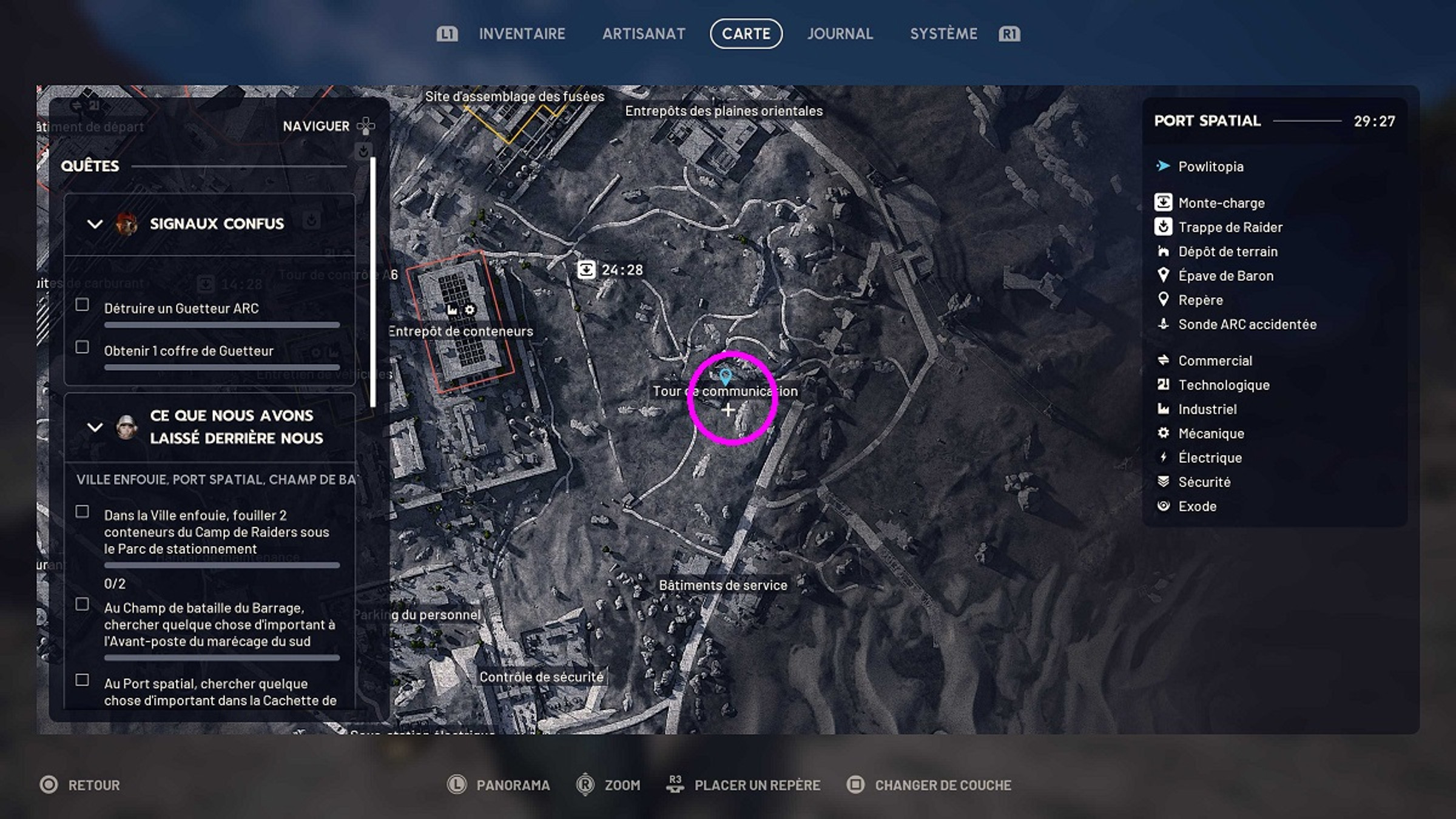Viewport: 1456px width, 819px height.
Task: Click the Powlitopia arrow icon
Action: [1162, 166]
